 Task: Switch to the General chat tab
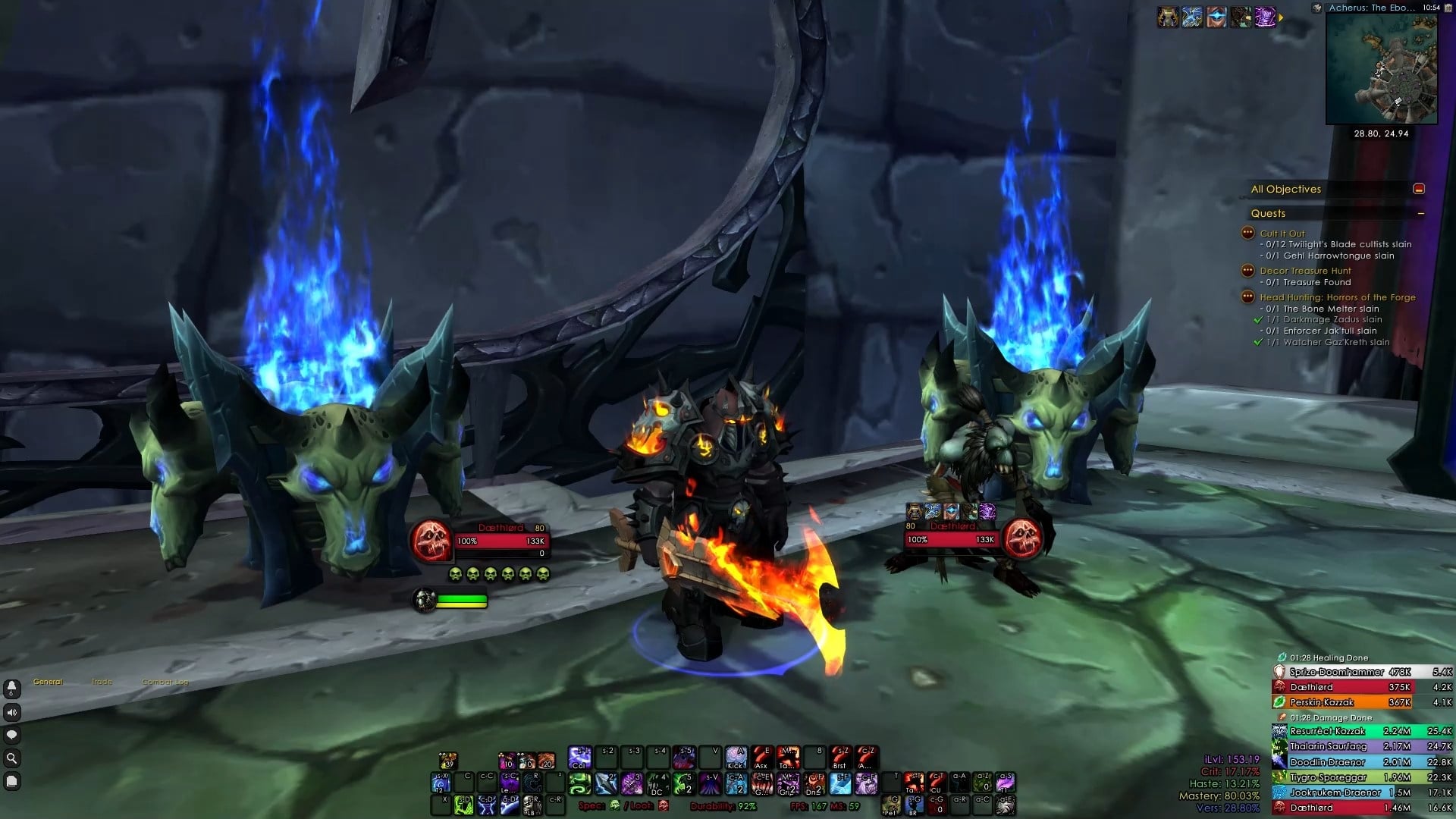(48, 682)
